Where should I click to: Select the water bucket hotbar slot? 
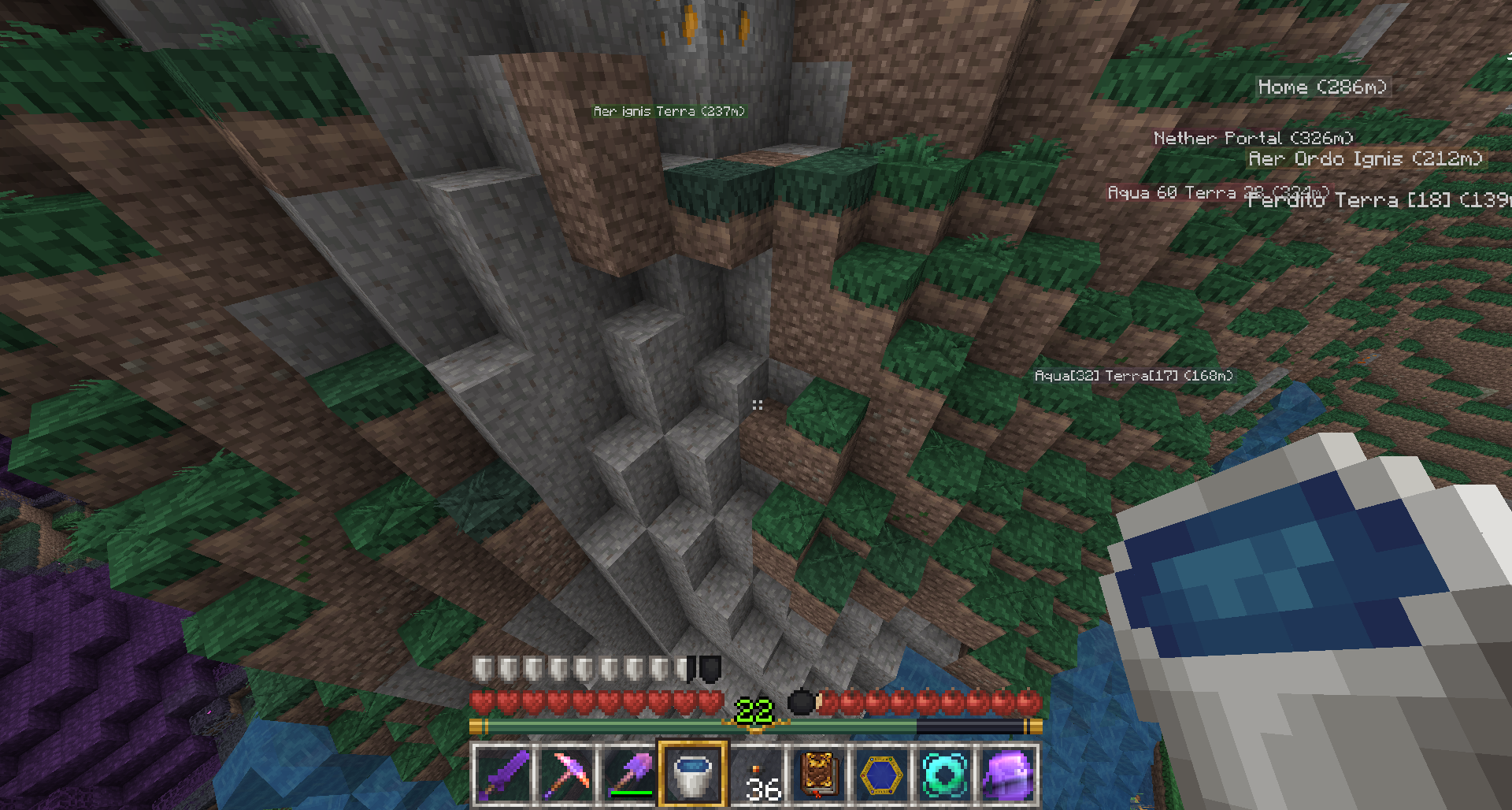(x=693, y=775)
